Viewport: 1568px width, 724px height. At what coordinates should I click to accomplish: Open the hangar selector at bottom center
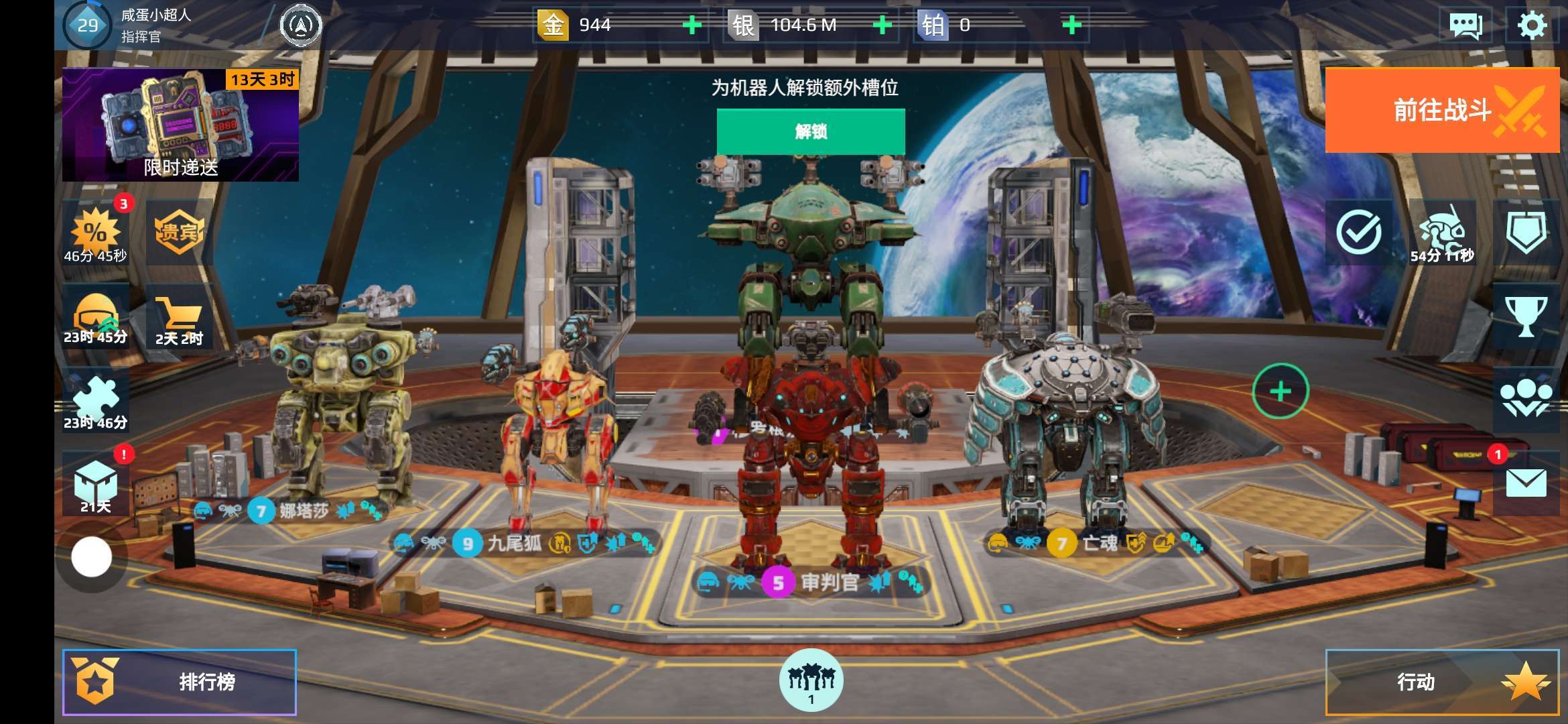pyautogui.click(x=811, y=680)
